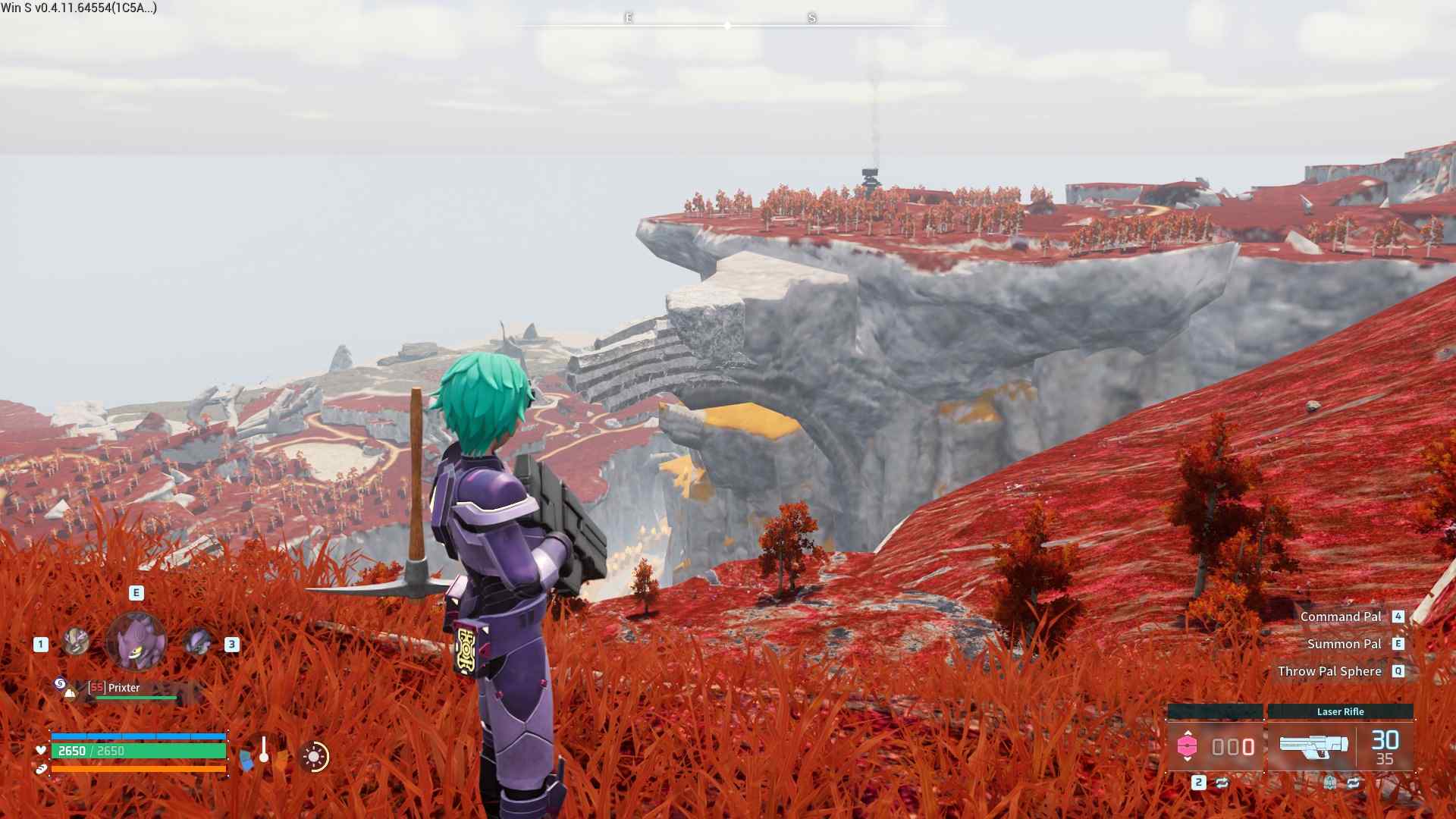Viewport: 1456px width, 819px height.
Task: Click the weapon cycle arrows under Laser Rifle
Action: pos(1354,783)
